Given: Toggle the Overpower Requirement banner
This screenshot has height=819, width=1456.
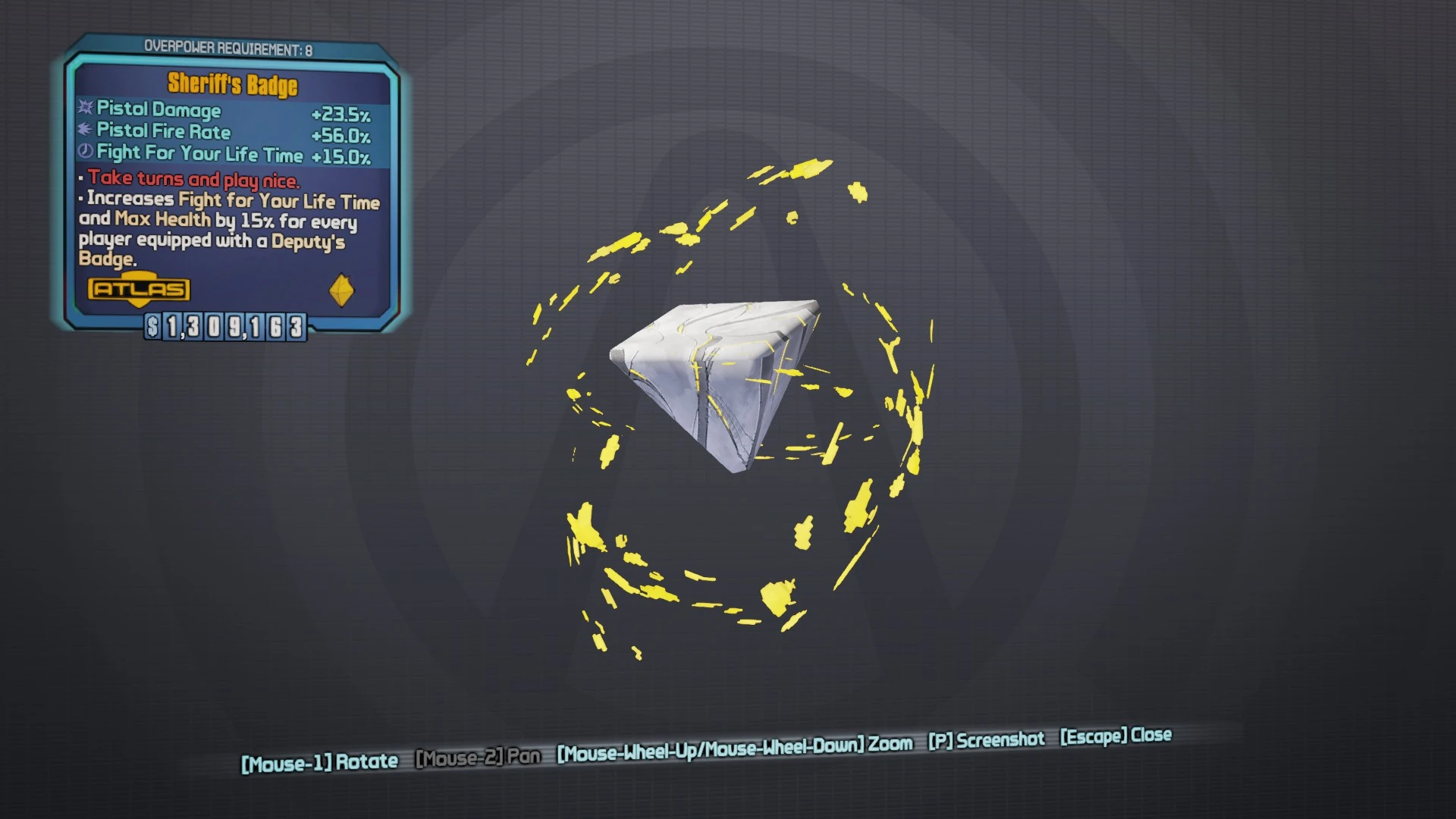Looking at the screenshot, I should (x=231, y=47).
